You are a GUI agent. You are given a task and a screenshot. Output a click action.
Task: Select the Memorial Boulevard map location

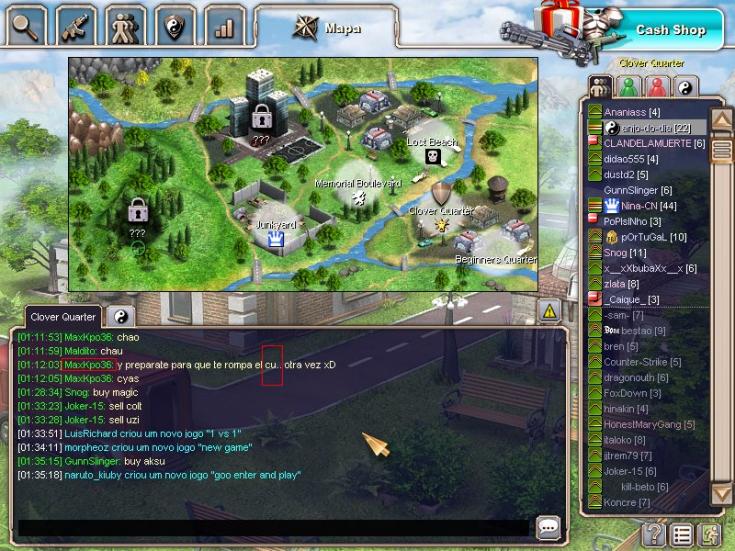pos(358,192)
